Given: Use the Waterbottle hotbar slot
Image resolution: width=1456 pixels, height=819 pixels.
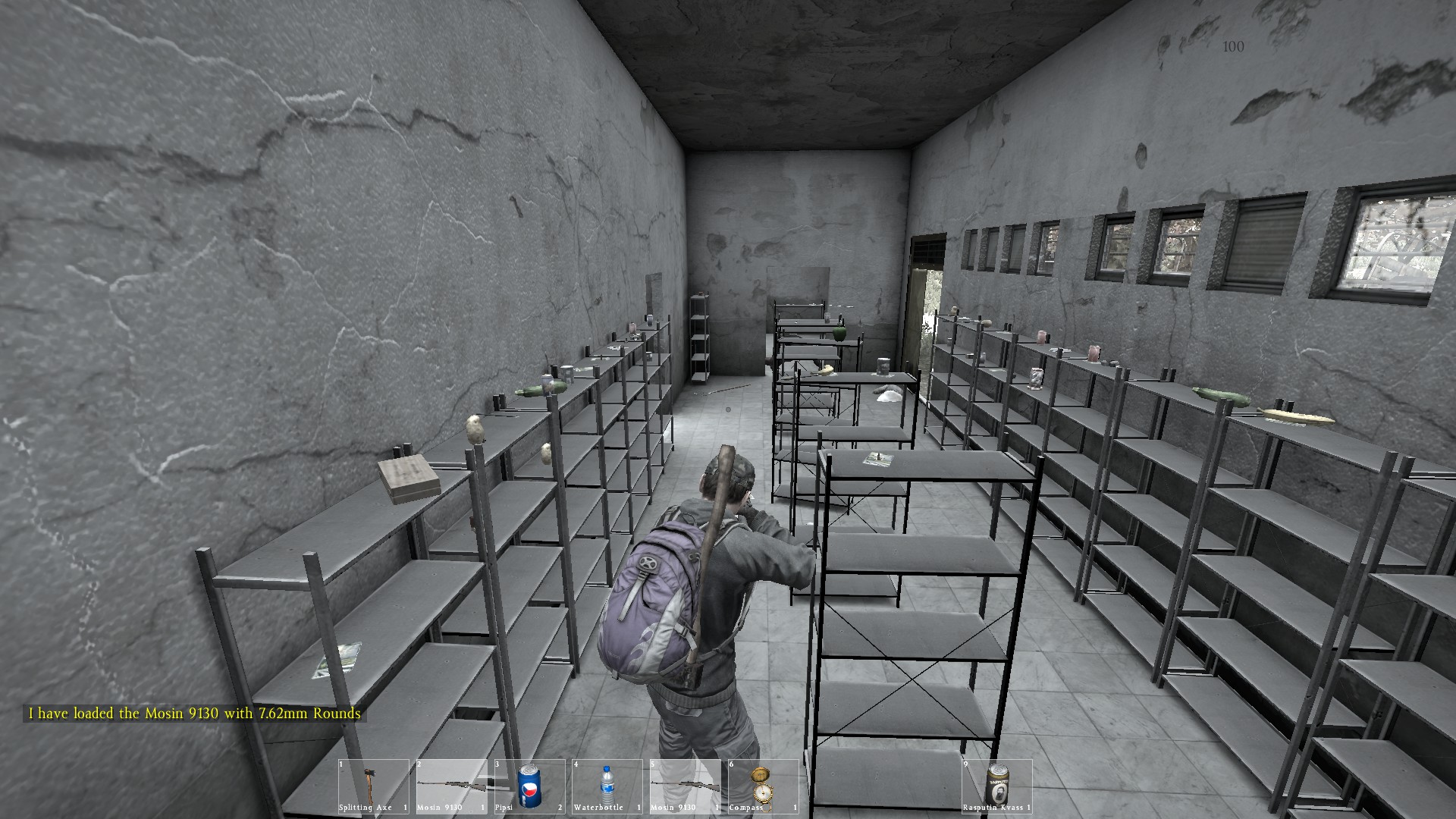Looking at the screenshot, I should [x=607, y=786].
